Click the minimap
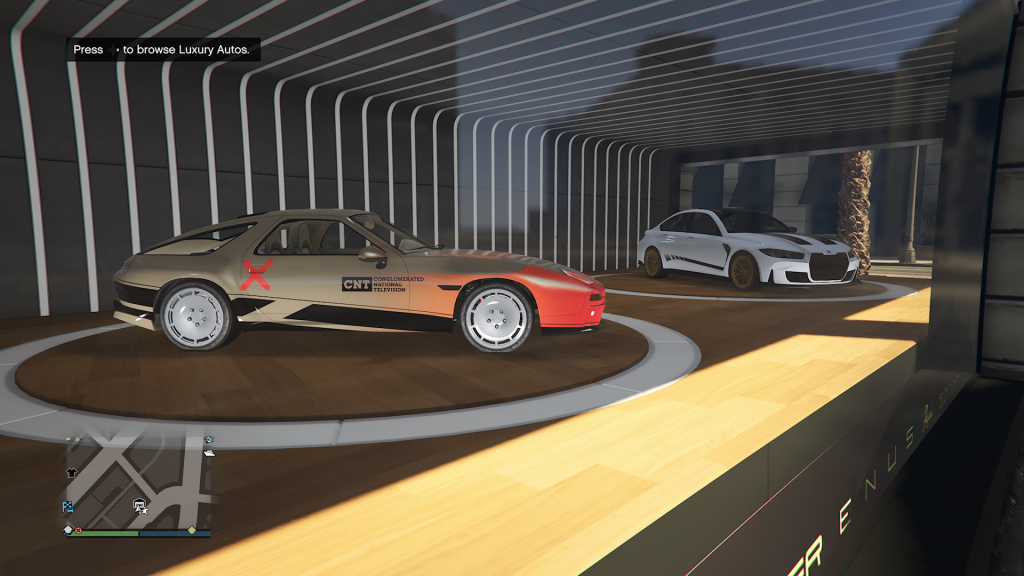The width and height of the screenshot is (1024, 576). [138, 481]
